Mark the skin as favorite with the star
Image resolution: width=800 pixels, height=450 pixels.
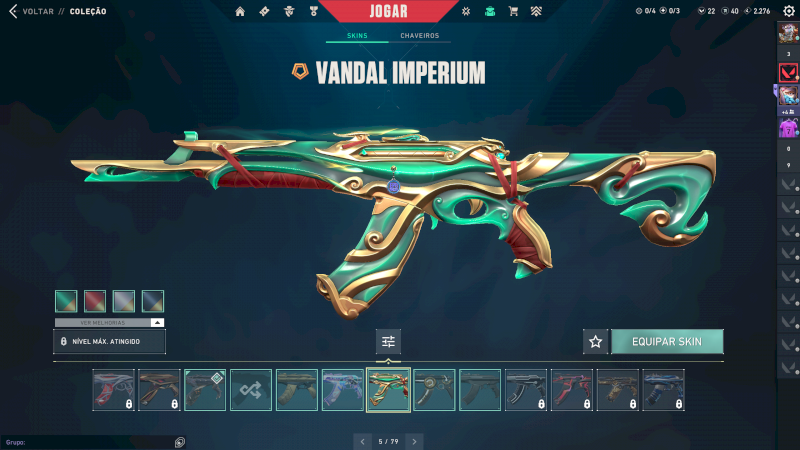(x=596, y=342)
